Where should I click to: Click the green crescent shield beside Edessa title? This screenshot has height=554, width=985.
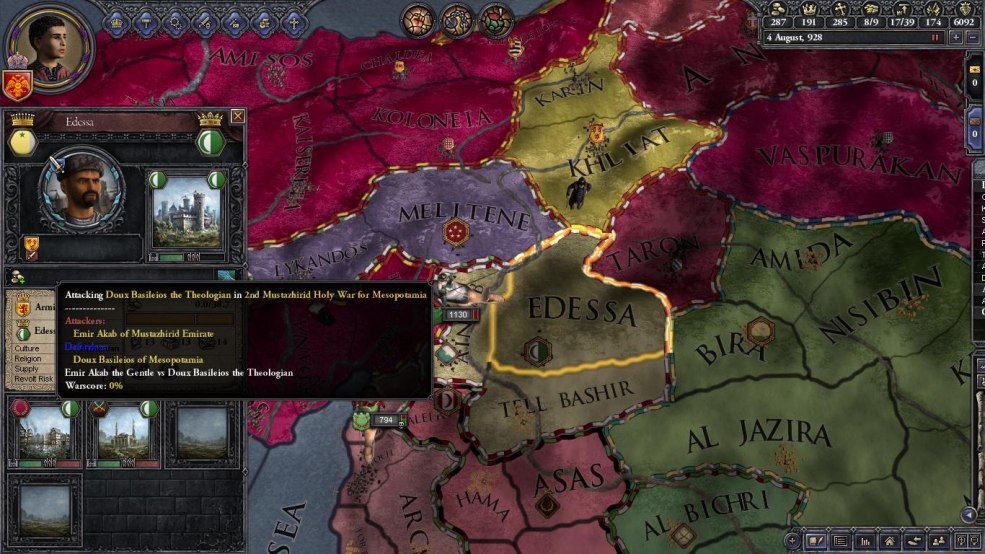[209, 142]
